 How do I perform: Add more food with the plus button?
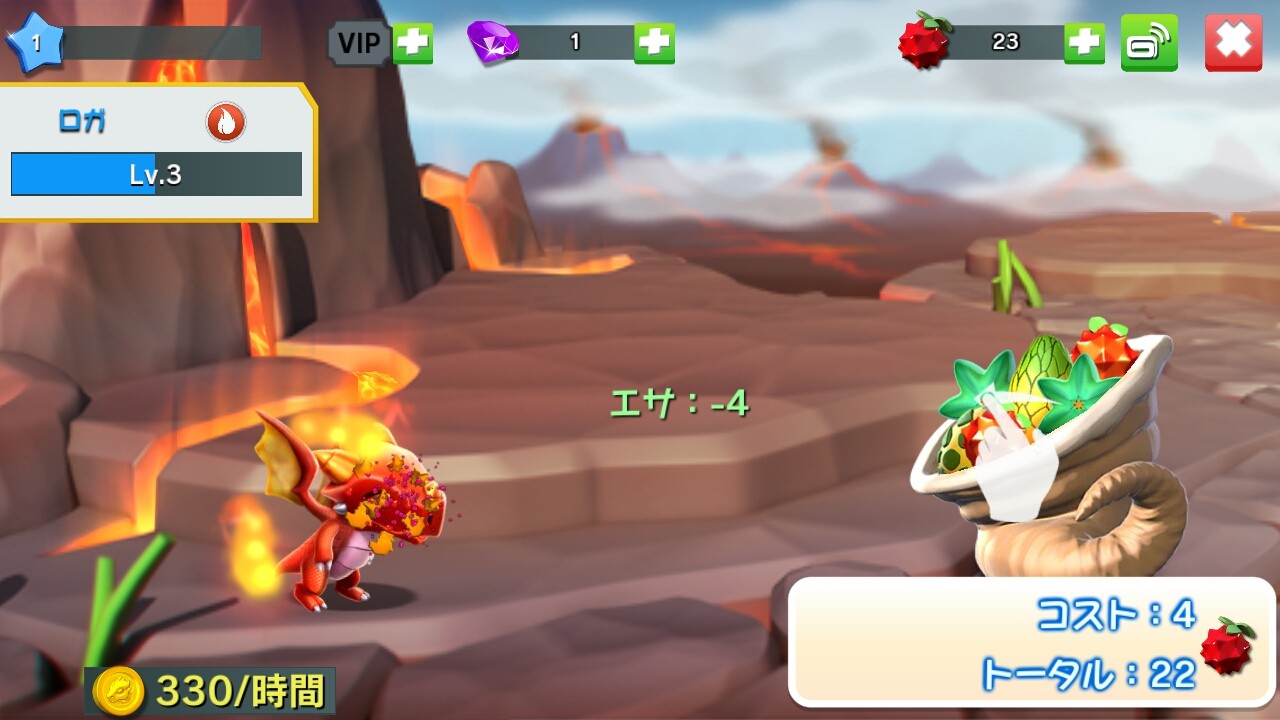pos(1084,42)
